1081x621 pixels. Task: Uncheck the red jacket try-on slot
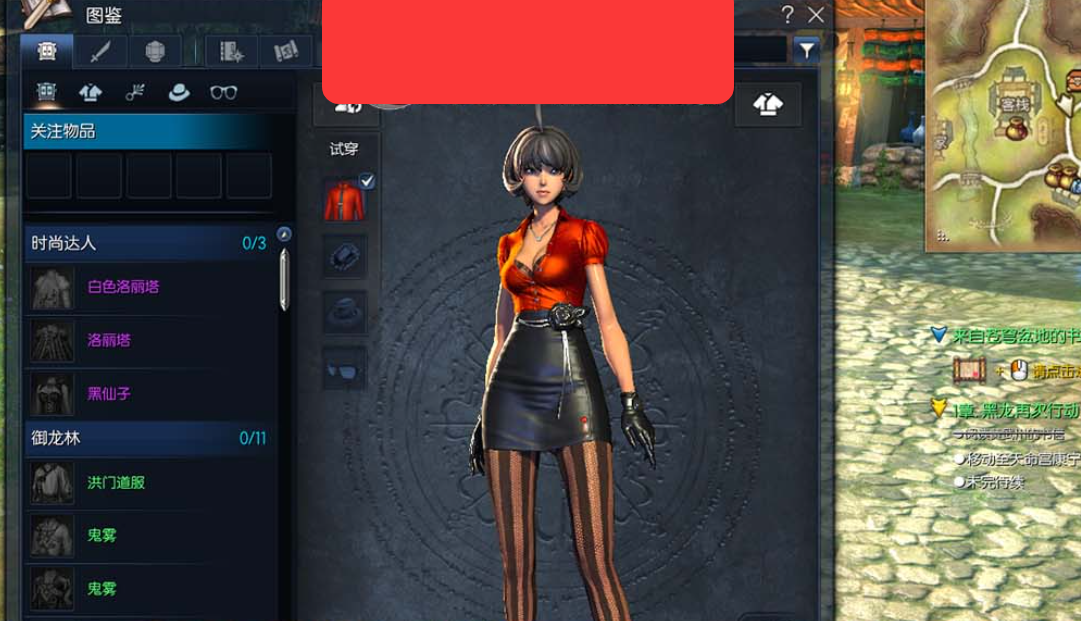344,198
